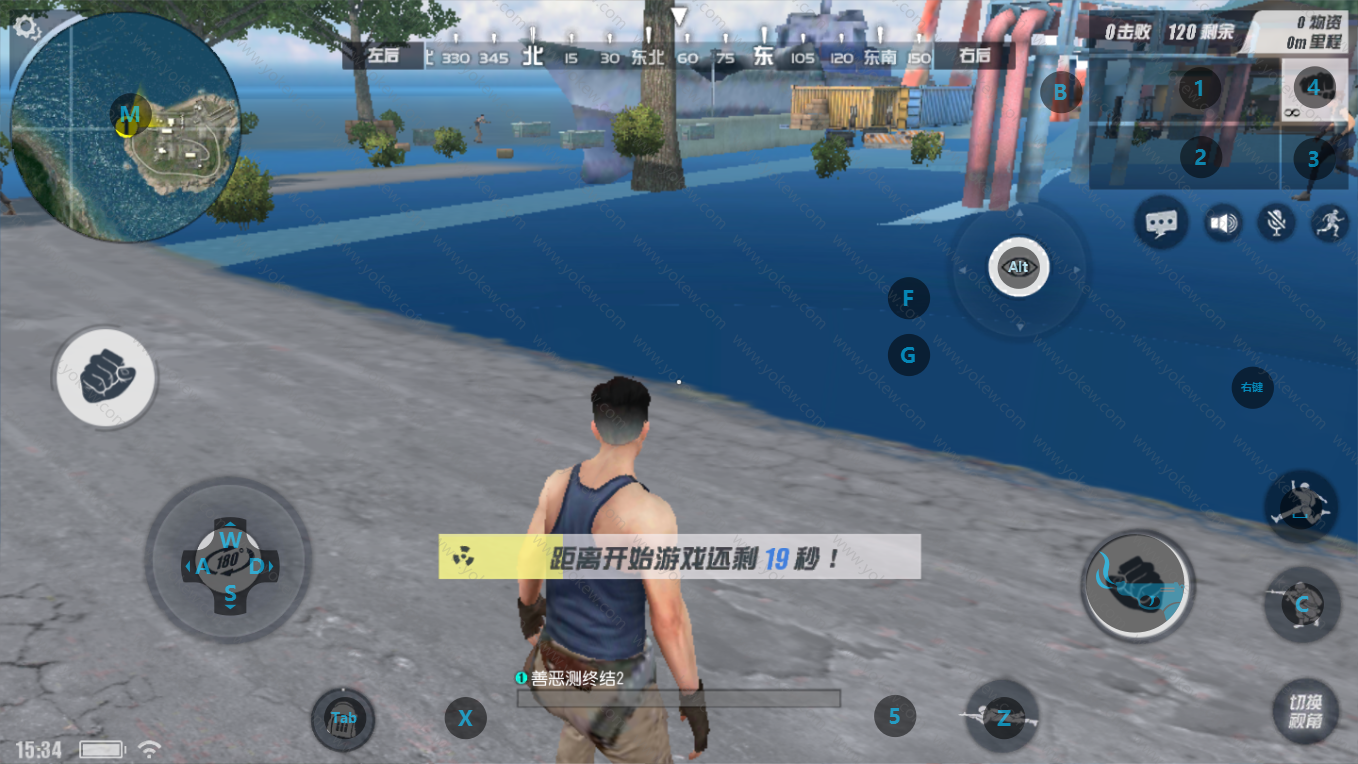Screen dimensions: 1358x764
Task: Open the settings gear icon
Action: [27, 29]
